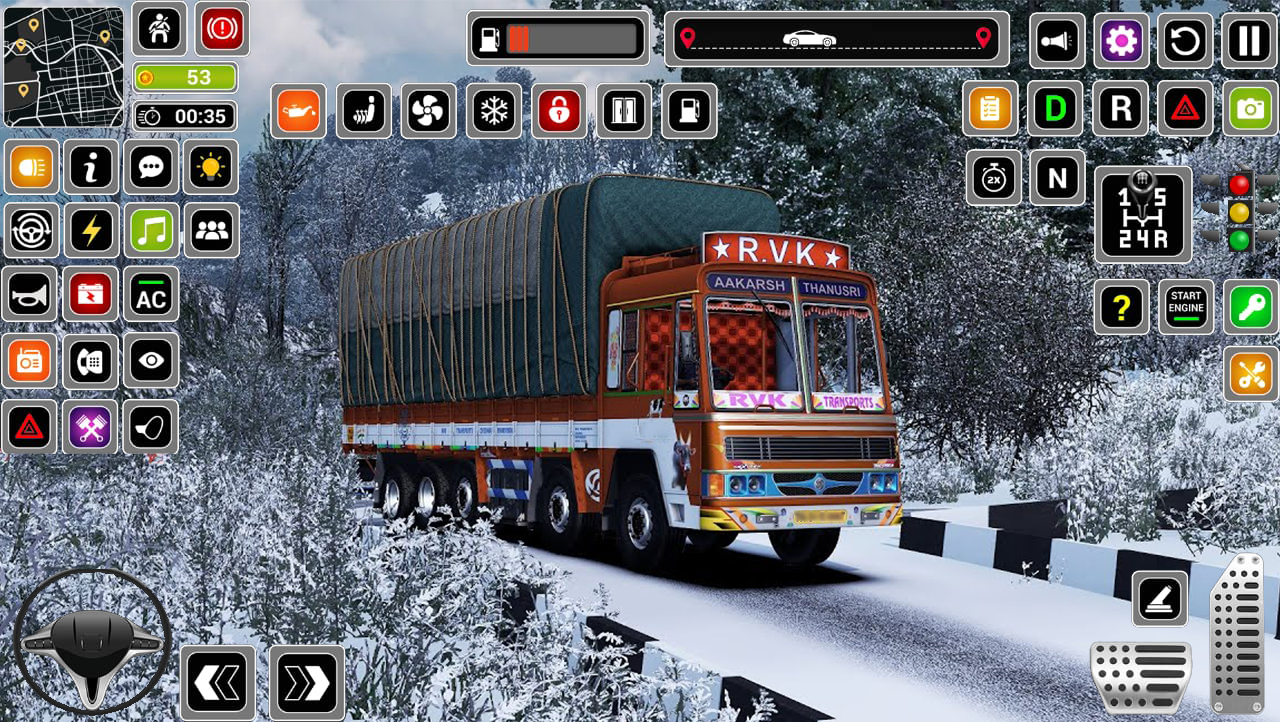Open the music player icon
This screenshot has width=1280, height=722.
click(151, 229)
